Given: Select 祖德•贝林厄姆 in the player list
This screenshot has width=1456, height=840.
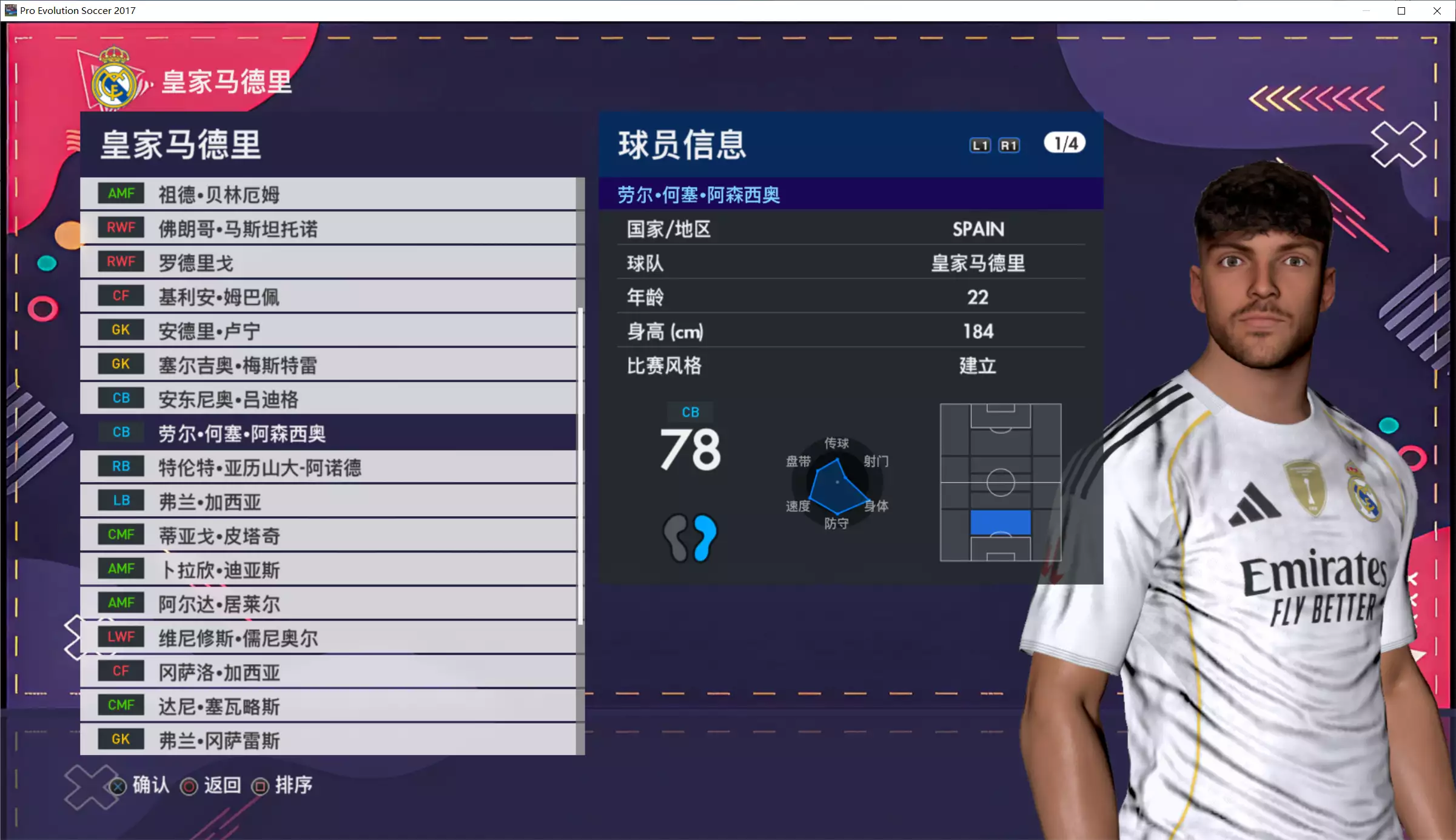Looking at the screenshot, I should (x=327, y=194).
